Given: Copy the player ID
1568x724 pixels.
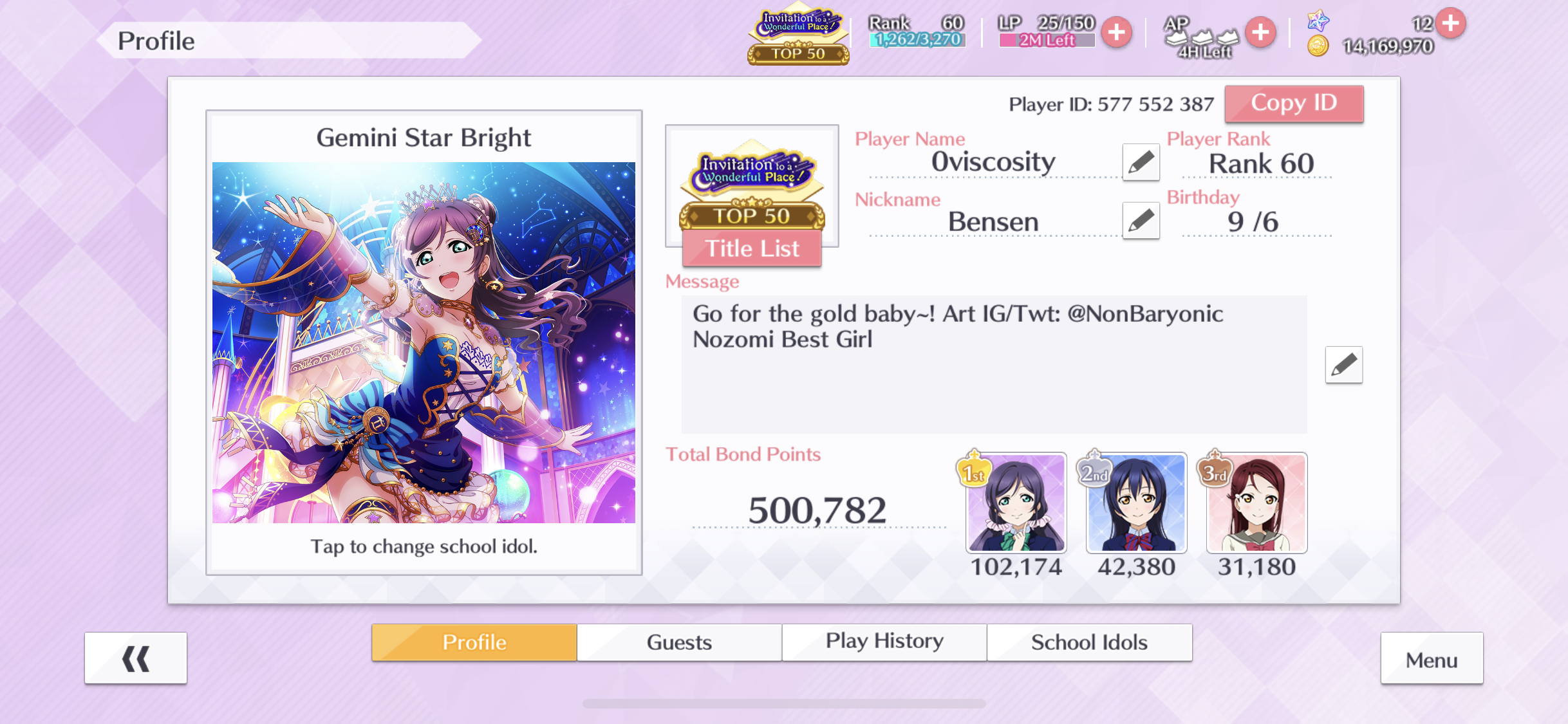Looking at the screenshot, I should 1294,104.
